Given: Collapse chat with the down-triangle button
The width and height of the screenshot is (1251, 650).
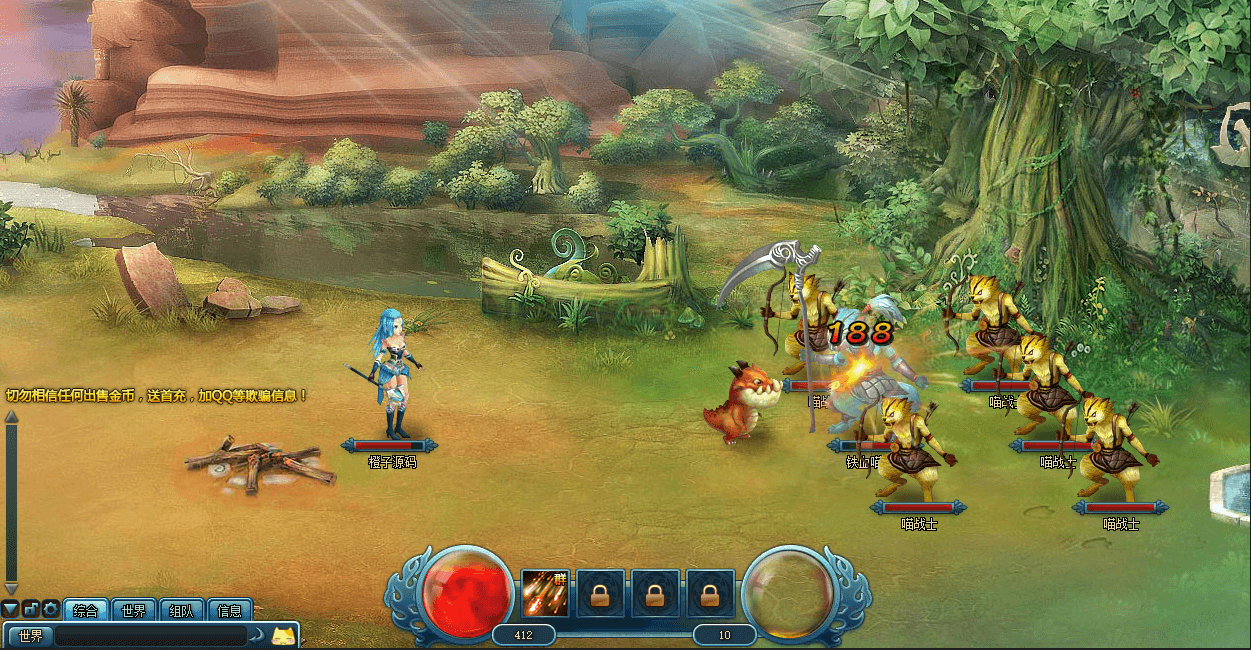Looking at the screenshot, I should pos(10,609).
